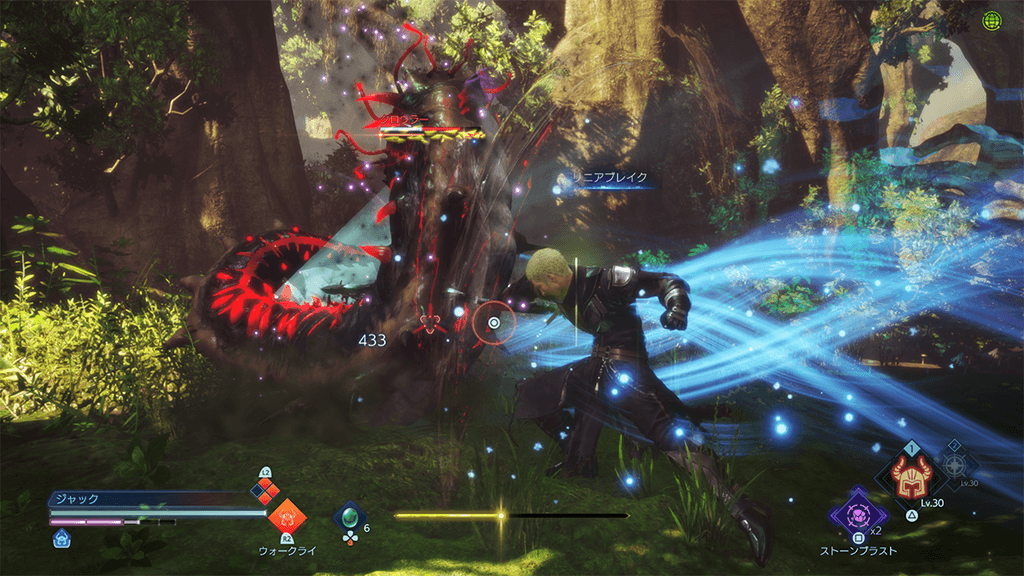This screenshot has height=576, width=1024.
Task: Select the four-diamond command palette icon
Action: coord(265,489)
